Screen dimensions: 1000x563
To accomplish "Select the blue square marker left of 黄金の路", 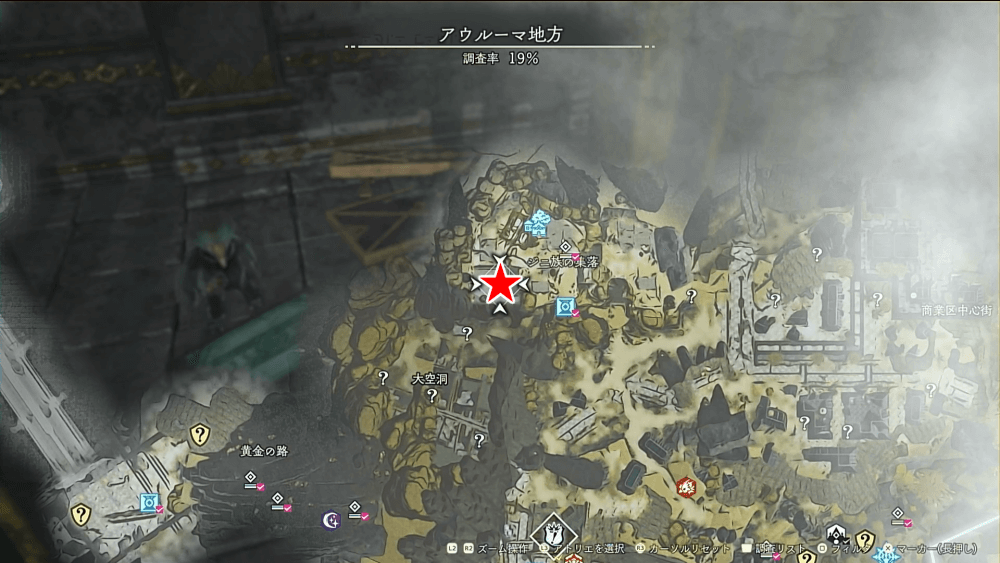I will pos(149,502).
